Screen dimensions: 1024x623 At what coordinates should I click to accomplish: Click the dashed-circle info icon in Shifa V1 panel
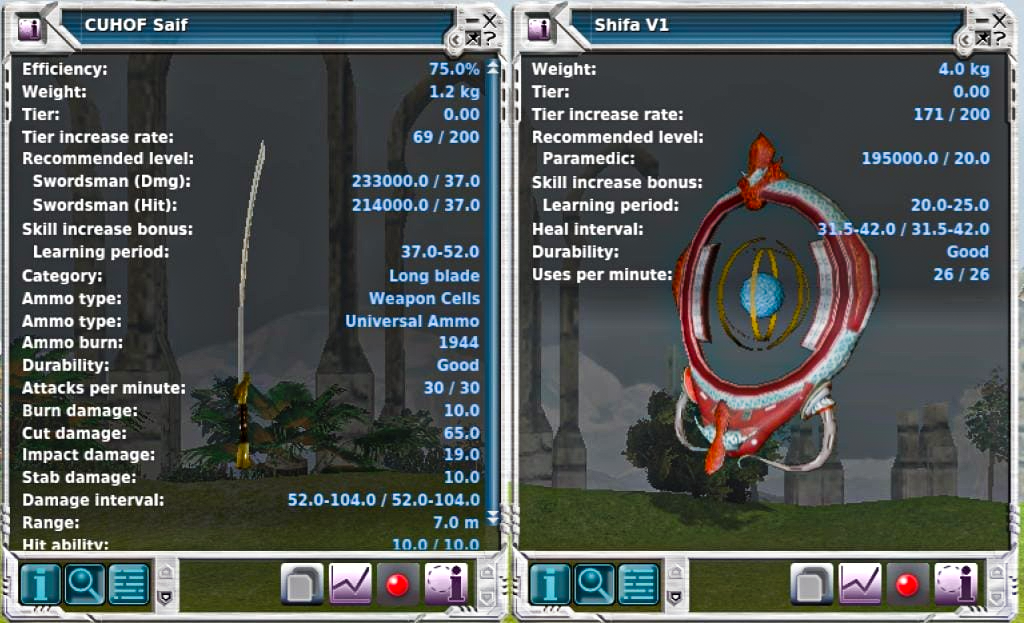(954, 584)
